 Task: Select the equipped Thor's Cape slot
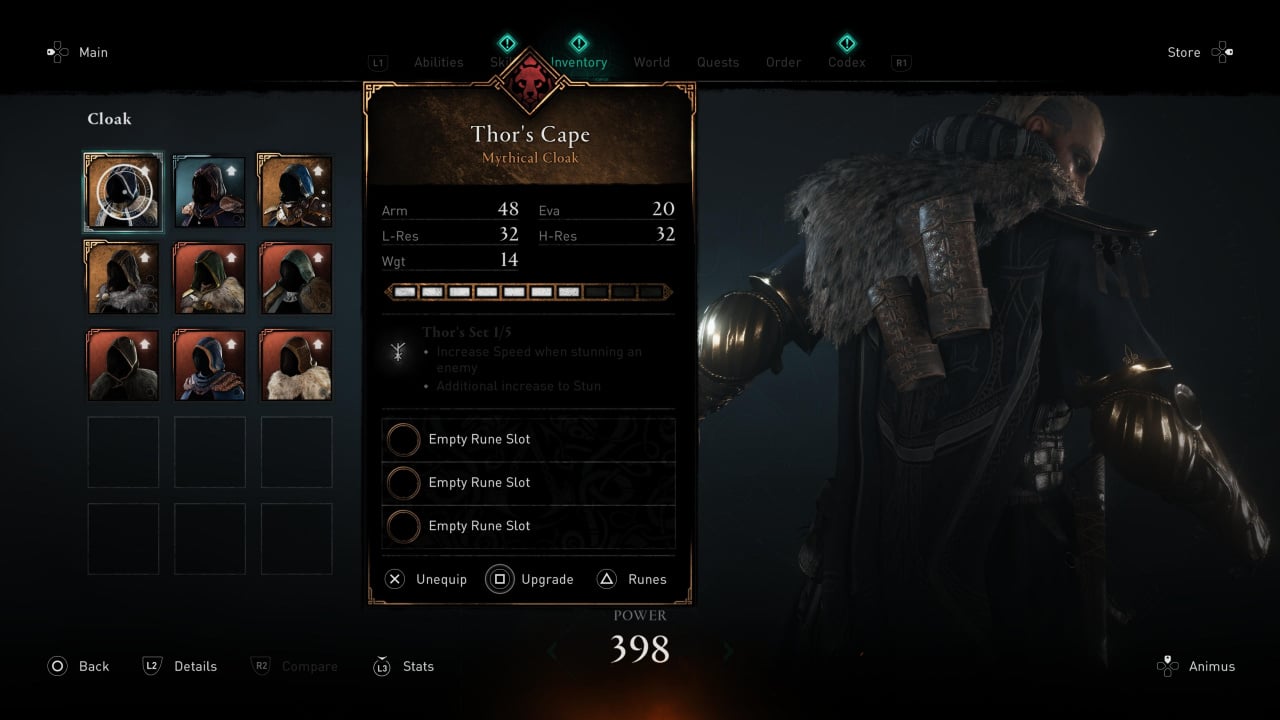123,192
